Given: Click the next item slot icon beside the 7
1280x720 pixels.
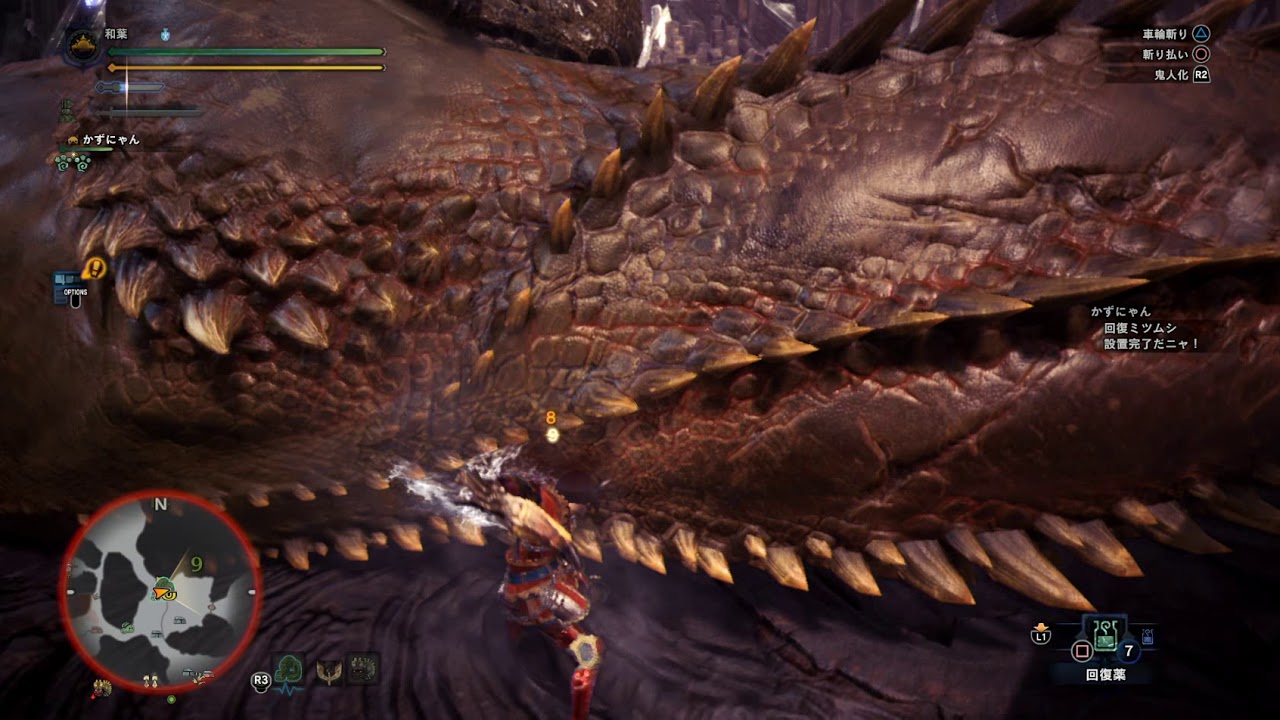Looking at the screenshot, I should pos(1147,635).
